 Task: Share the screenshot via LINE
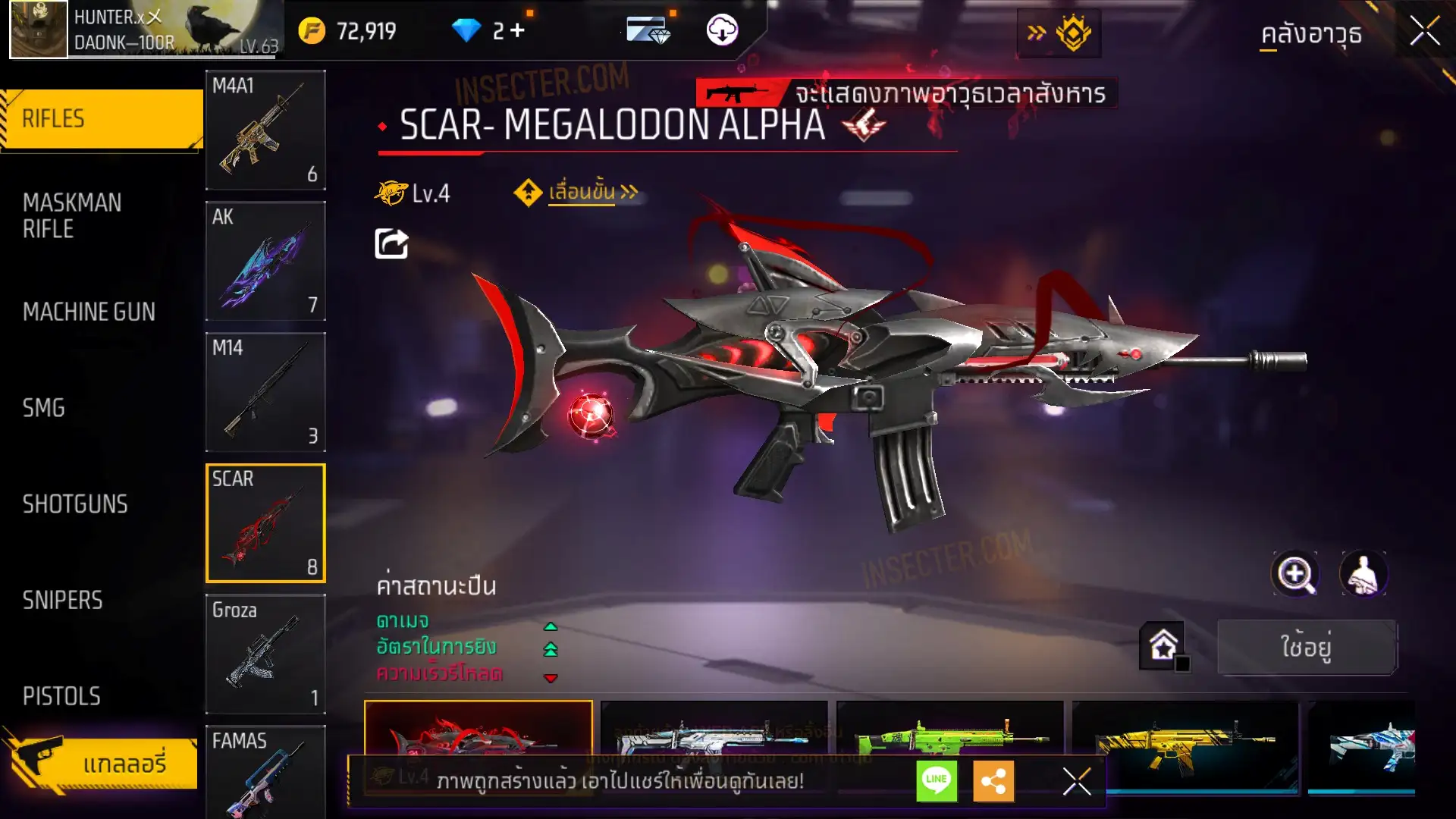pos(937,780)
